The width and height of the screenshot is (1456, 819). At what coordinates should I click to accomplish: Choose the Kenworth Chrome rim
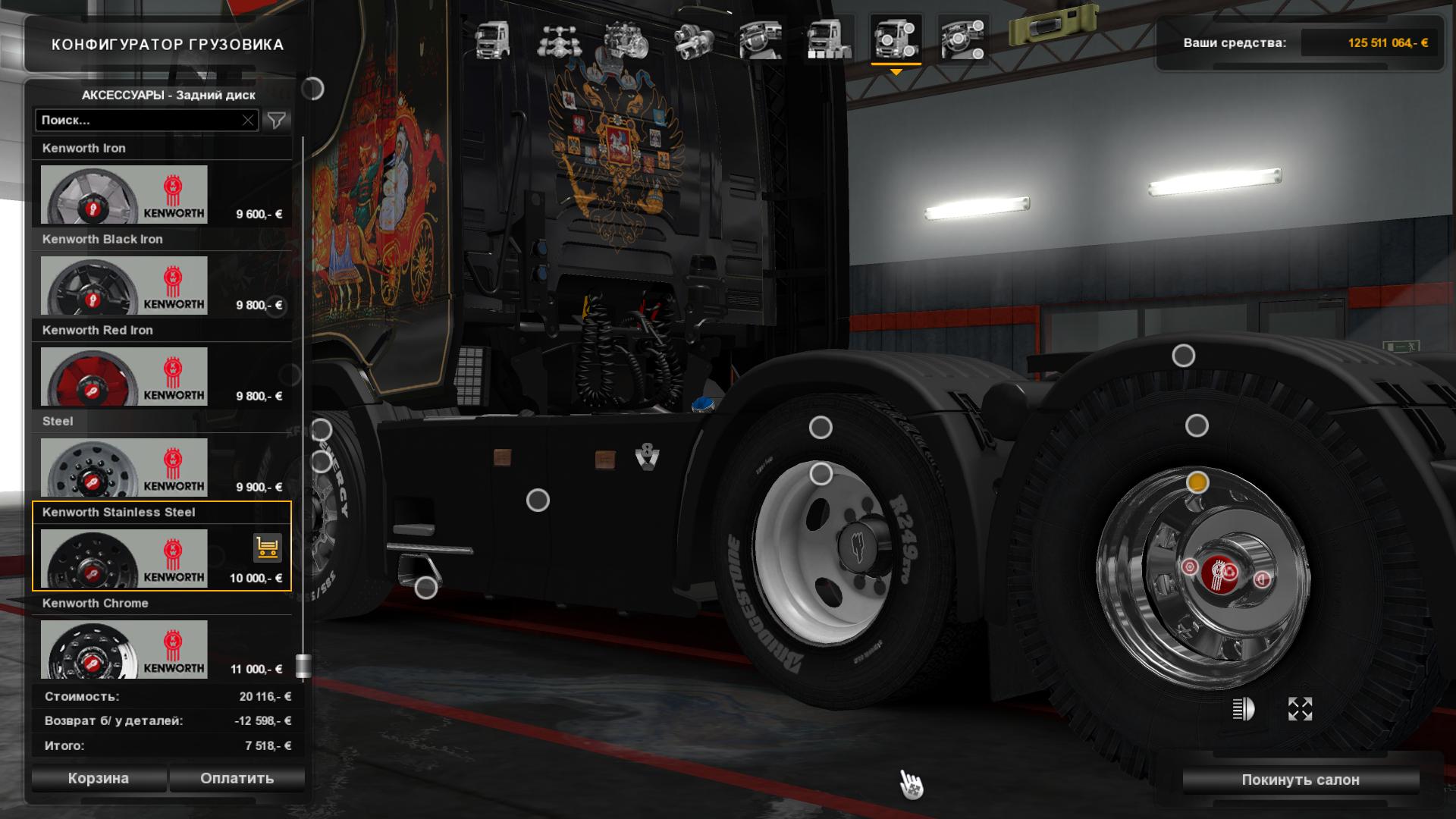124,649
